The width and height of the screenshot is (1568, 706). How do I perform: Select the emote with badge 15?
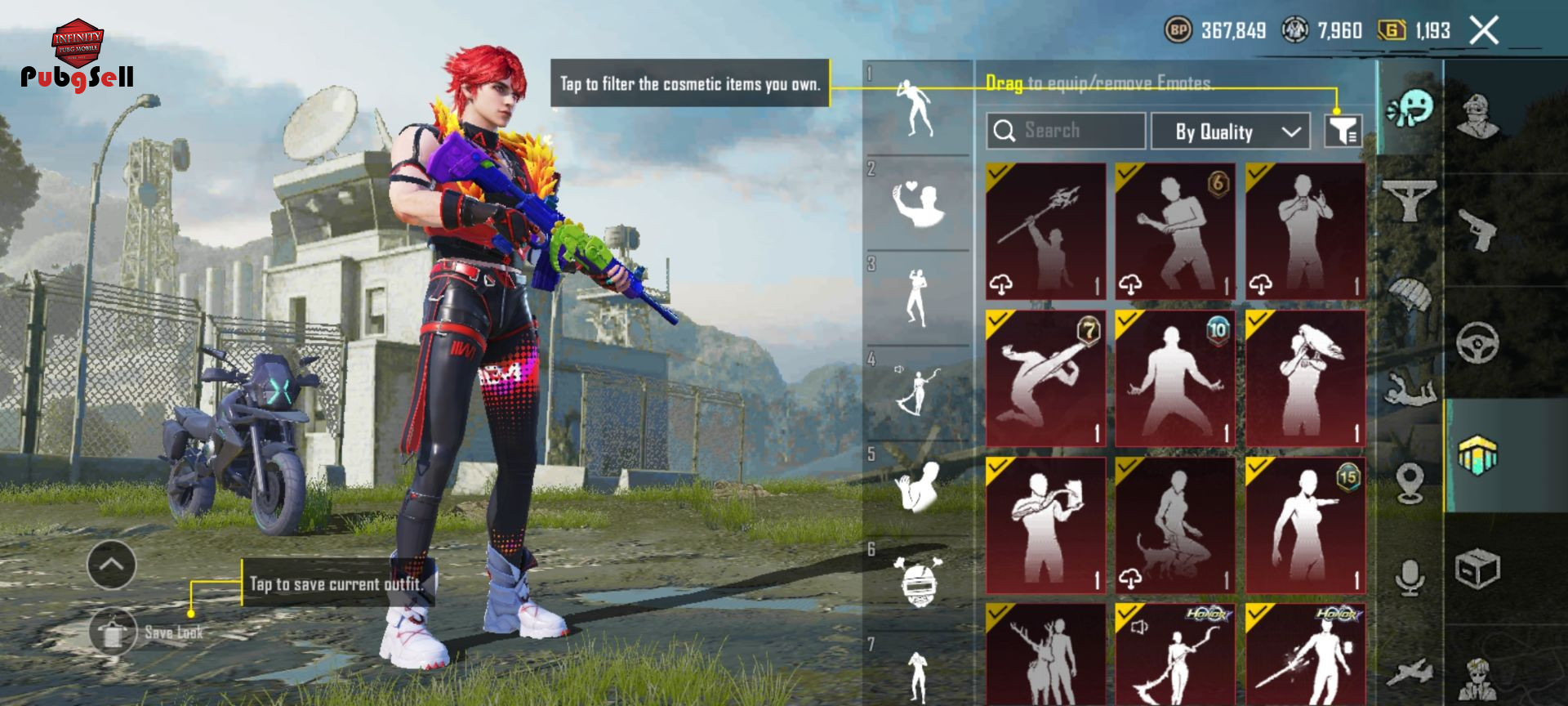point(1305,525)
